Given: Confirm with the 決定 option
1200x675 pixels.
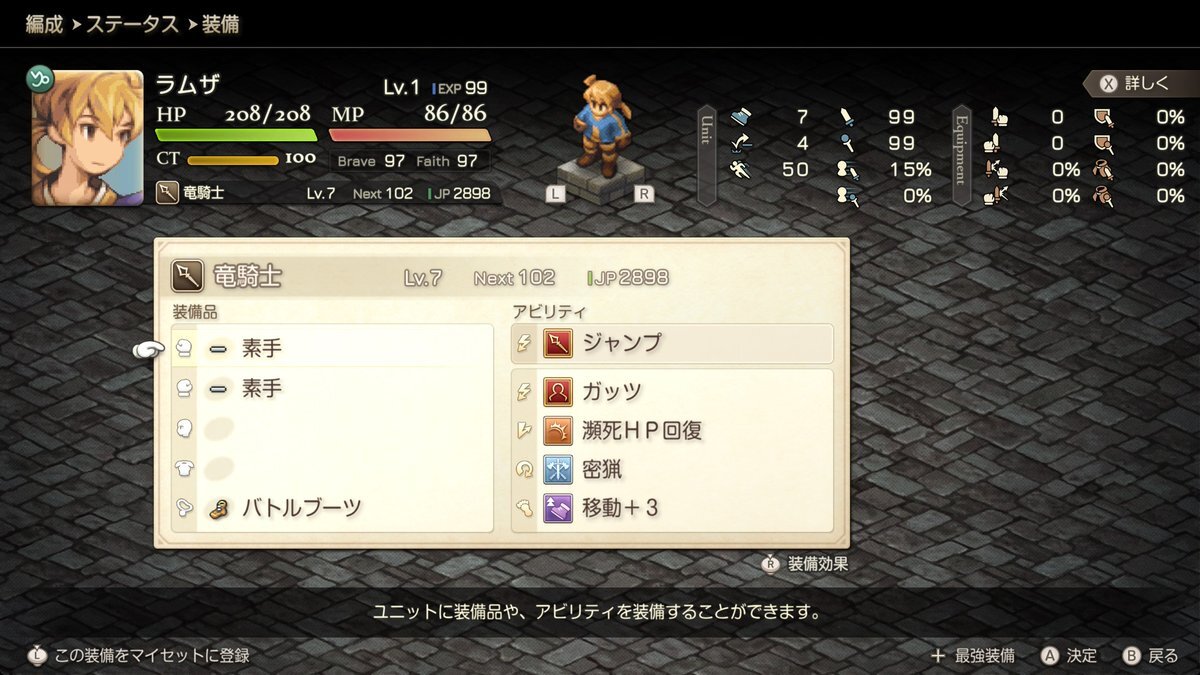Looking at the screenshot, I should tap(1069, 656).
